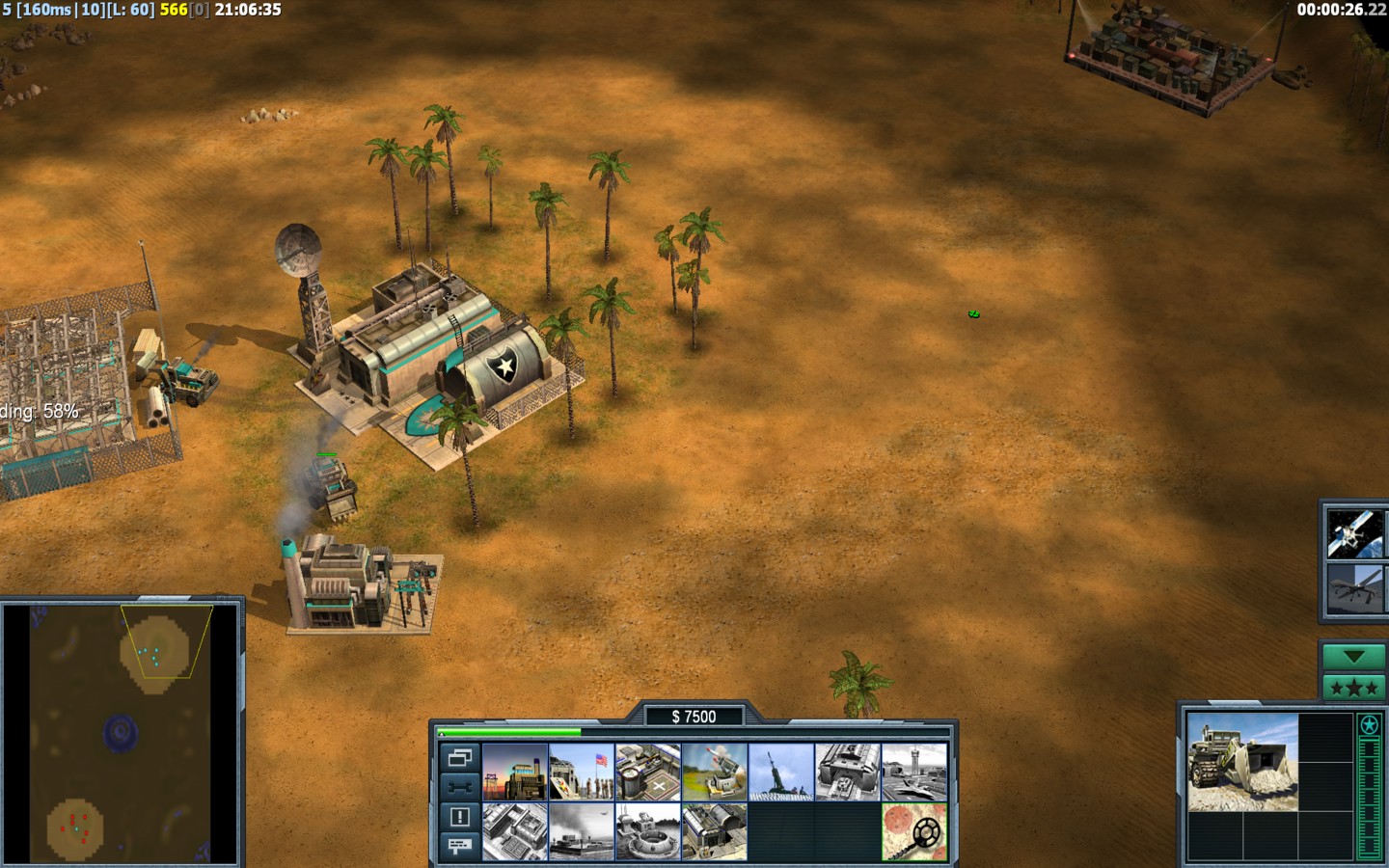This screenshot has height=868, width=1389.
Task: Select the War Factory build icon
Action: tap(848, 772)
